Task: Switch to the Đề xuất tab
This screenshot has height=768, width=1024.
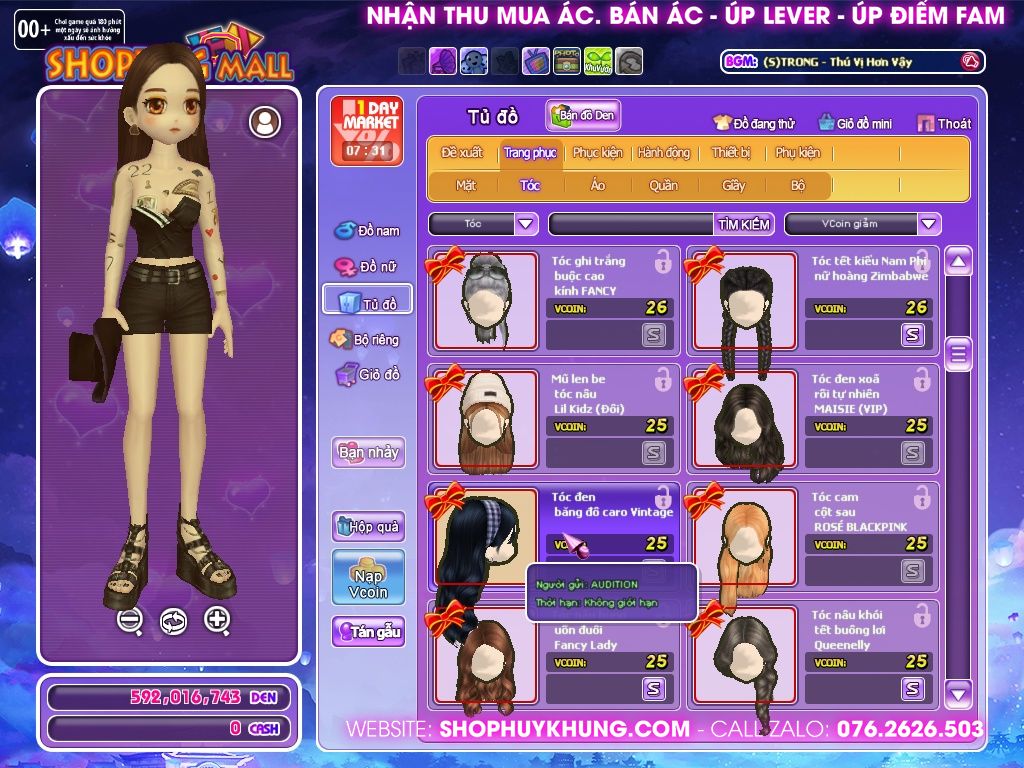Action: pos(462,153)
